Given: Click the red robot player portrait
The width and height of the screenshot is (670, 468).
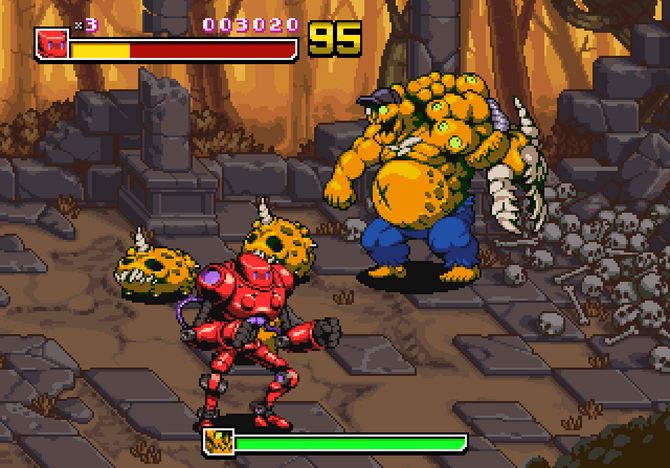Looking at the screenshot, I should point(51,44).
